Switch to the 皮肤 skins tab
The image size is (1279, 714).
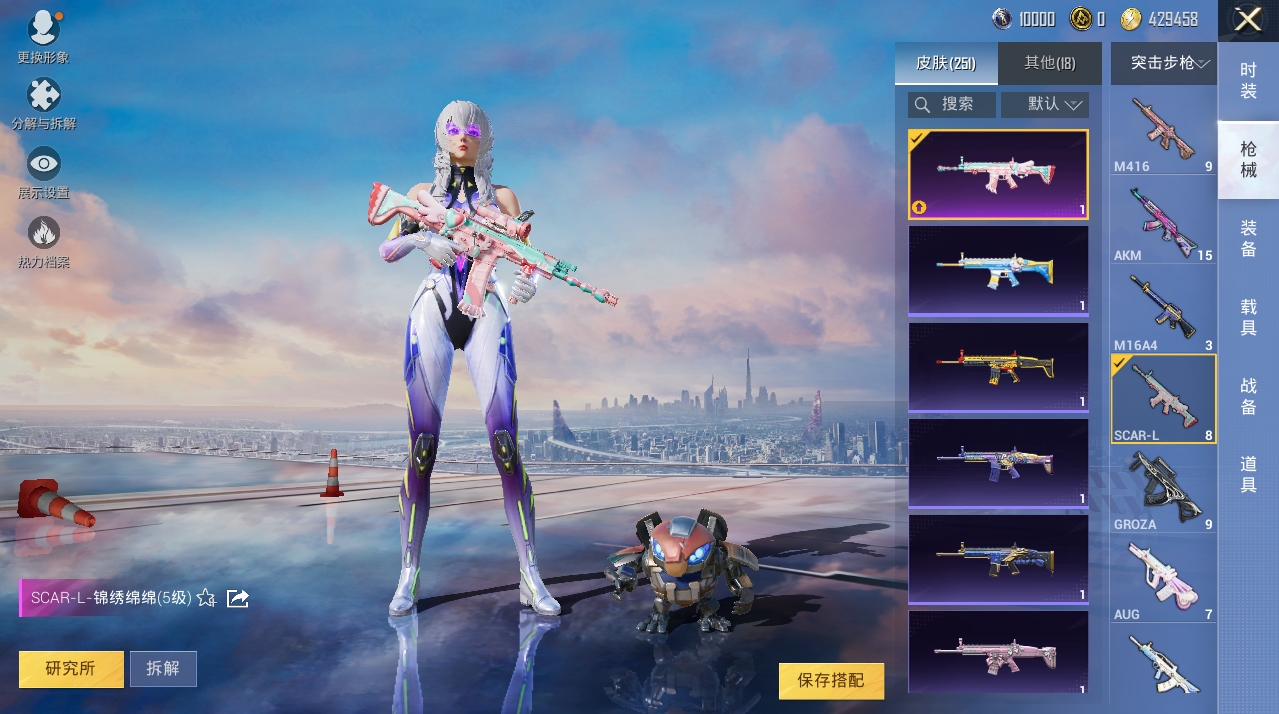pyautogui.click(x=945, y=64)
